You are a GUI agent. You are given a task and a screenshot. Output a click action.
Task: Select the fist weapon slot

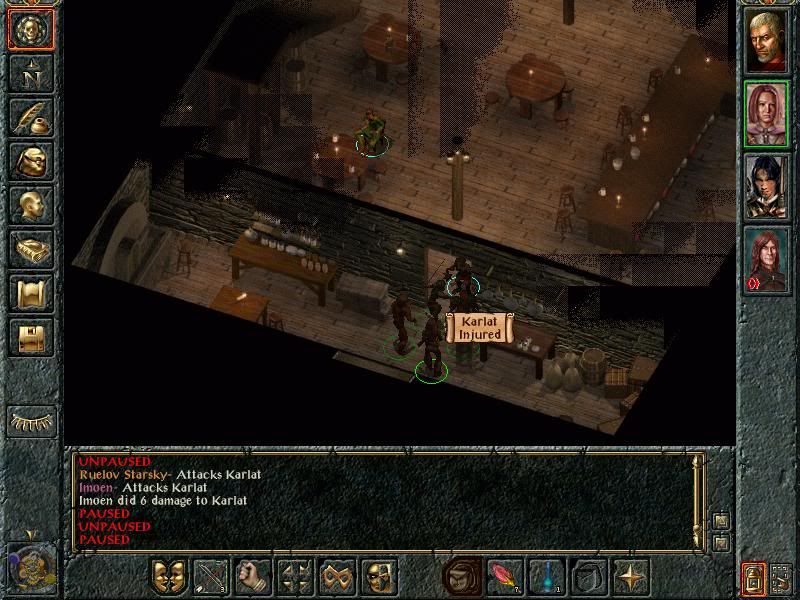tap(253, 577)
